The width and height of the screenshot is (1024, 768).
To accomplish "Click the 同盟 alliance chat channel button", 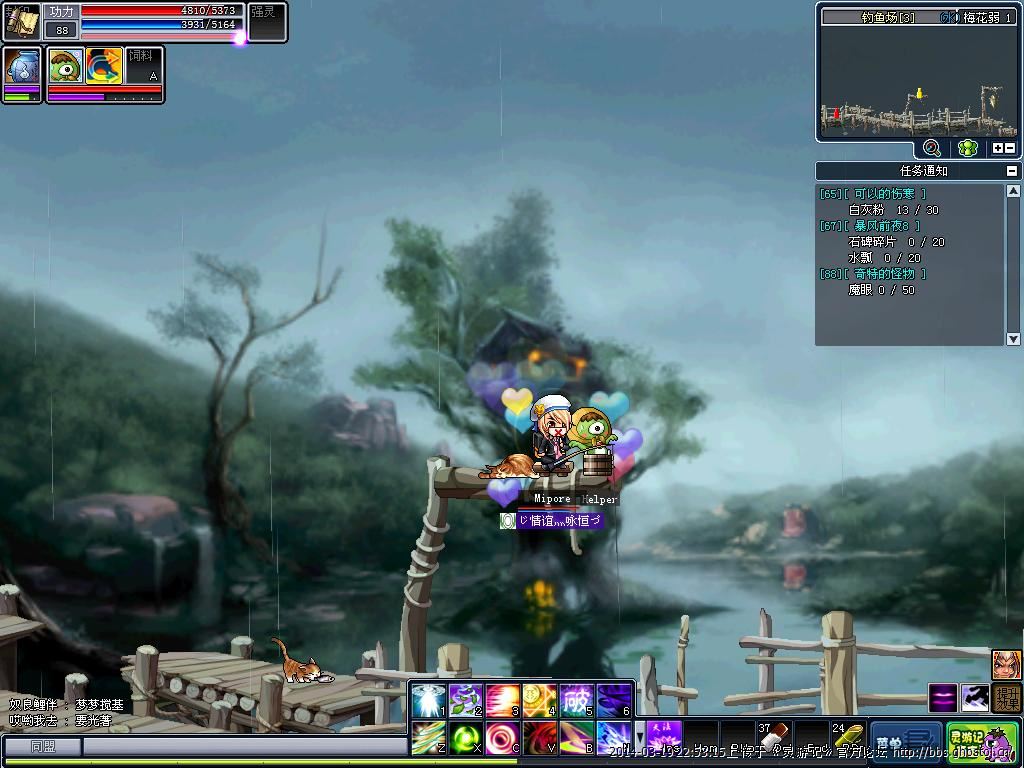I will [42, 746].
